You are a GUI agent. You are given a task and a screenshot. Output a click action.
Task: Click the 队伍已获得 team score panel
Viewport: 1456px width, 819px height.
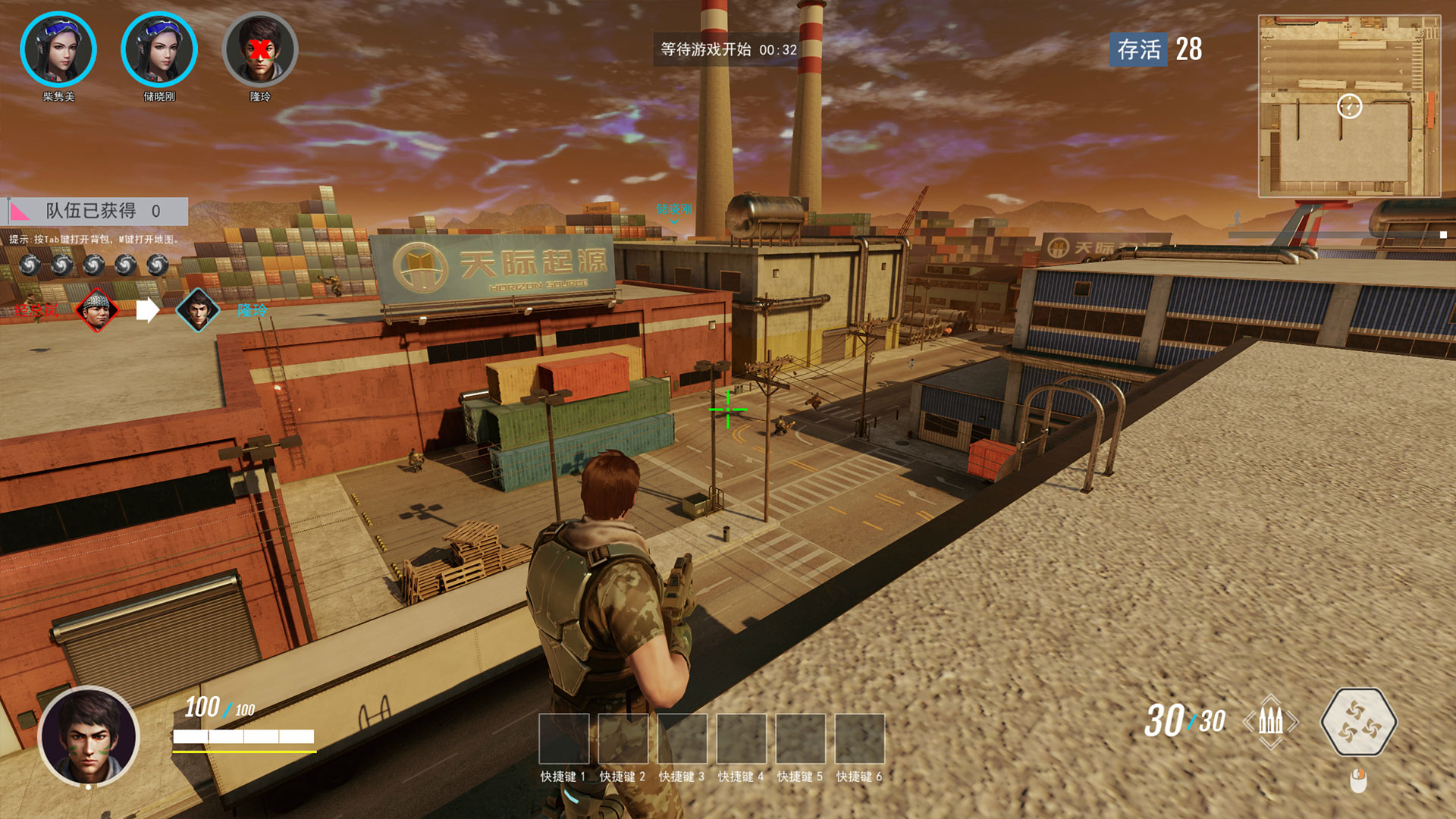[x=98, y=211]
